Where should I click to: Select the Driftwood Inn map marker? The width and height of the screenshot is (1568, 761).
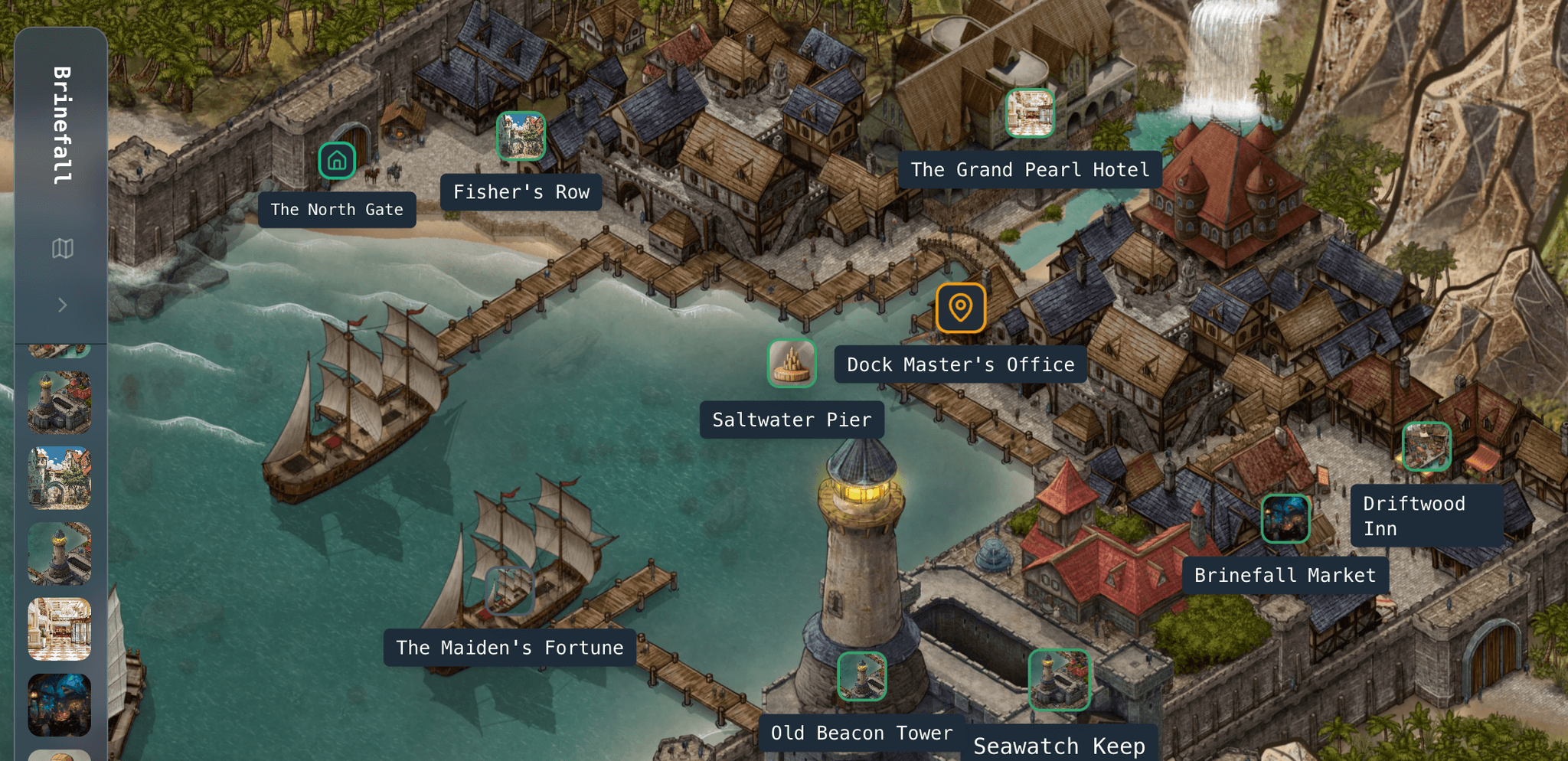(x=1426, y=446)
